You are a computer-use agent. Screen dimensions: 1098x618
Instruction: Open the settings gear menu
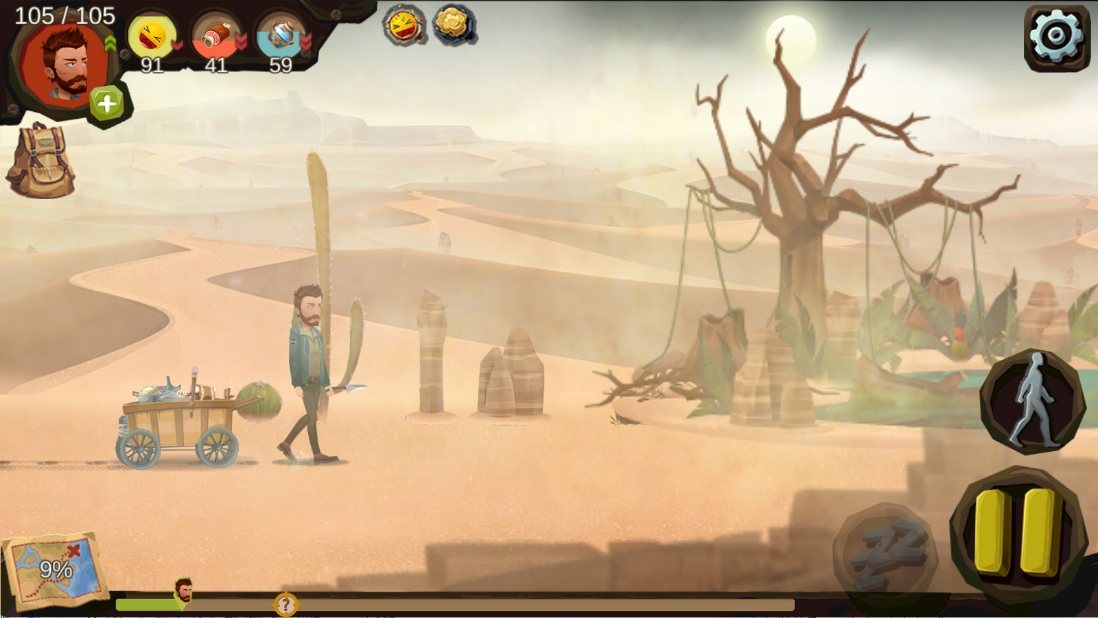tap(1056, 37)
